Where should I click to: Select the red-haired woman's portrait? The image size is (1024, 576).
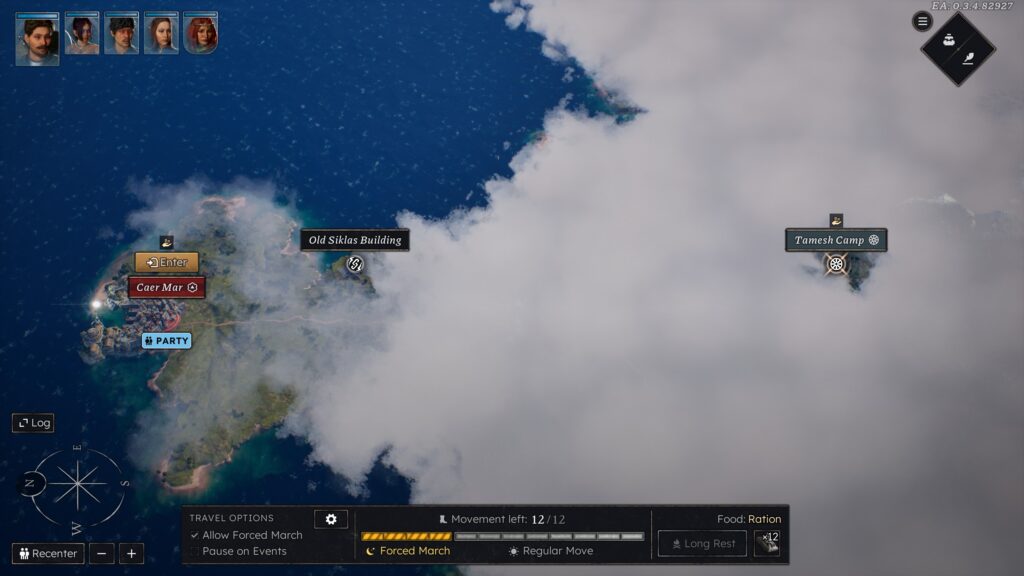200,34
